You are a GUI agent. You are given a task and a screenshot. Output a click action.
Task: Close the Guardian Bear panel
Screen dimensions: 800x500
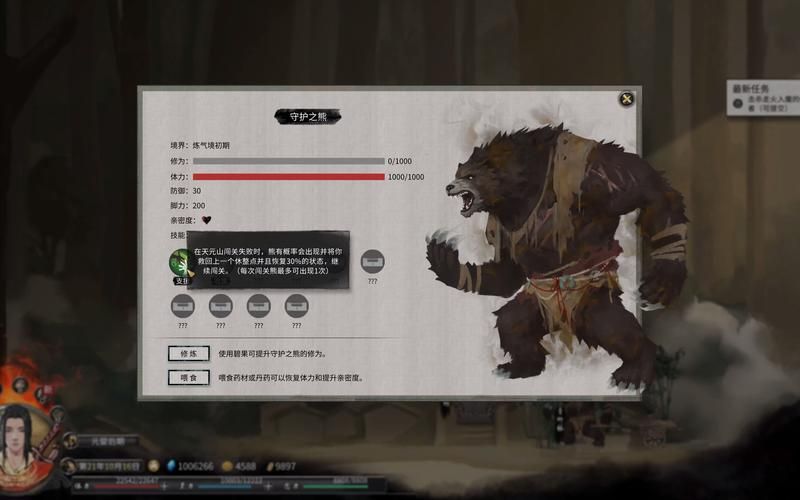(x=626, y=98)
